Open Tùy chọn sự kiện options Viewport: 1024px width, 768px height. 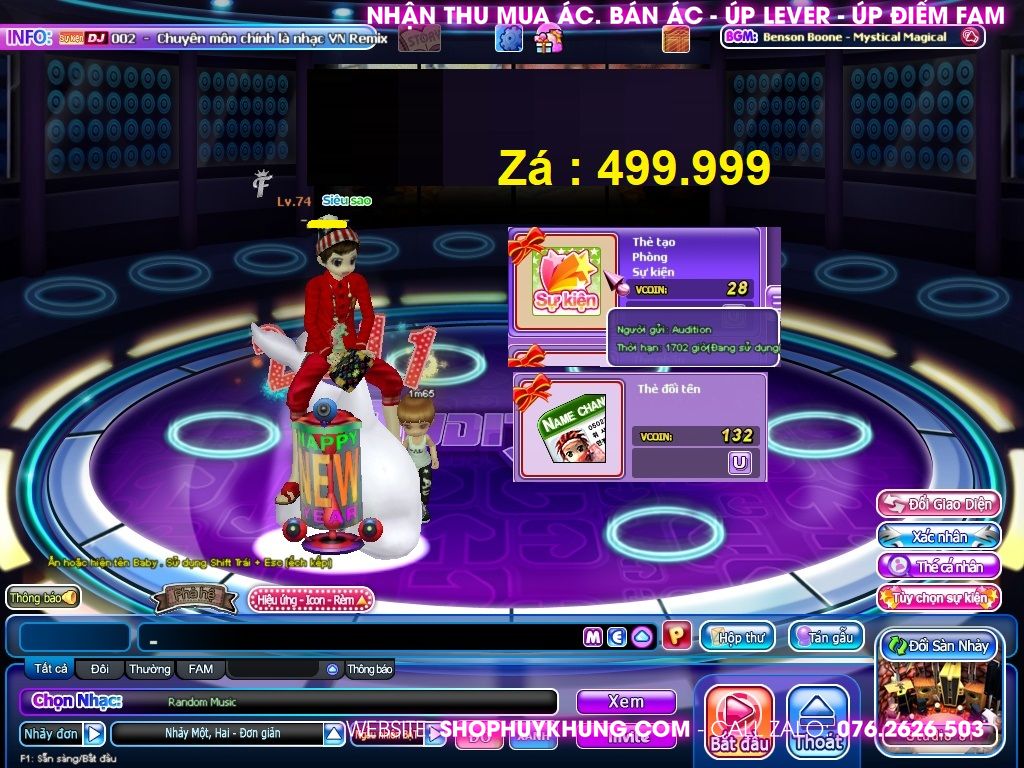coord(938,598)
